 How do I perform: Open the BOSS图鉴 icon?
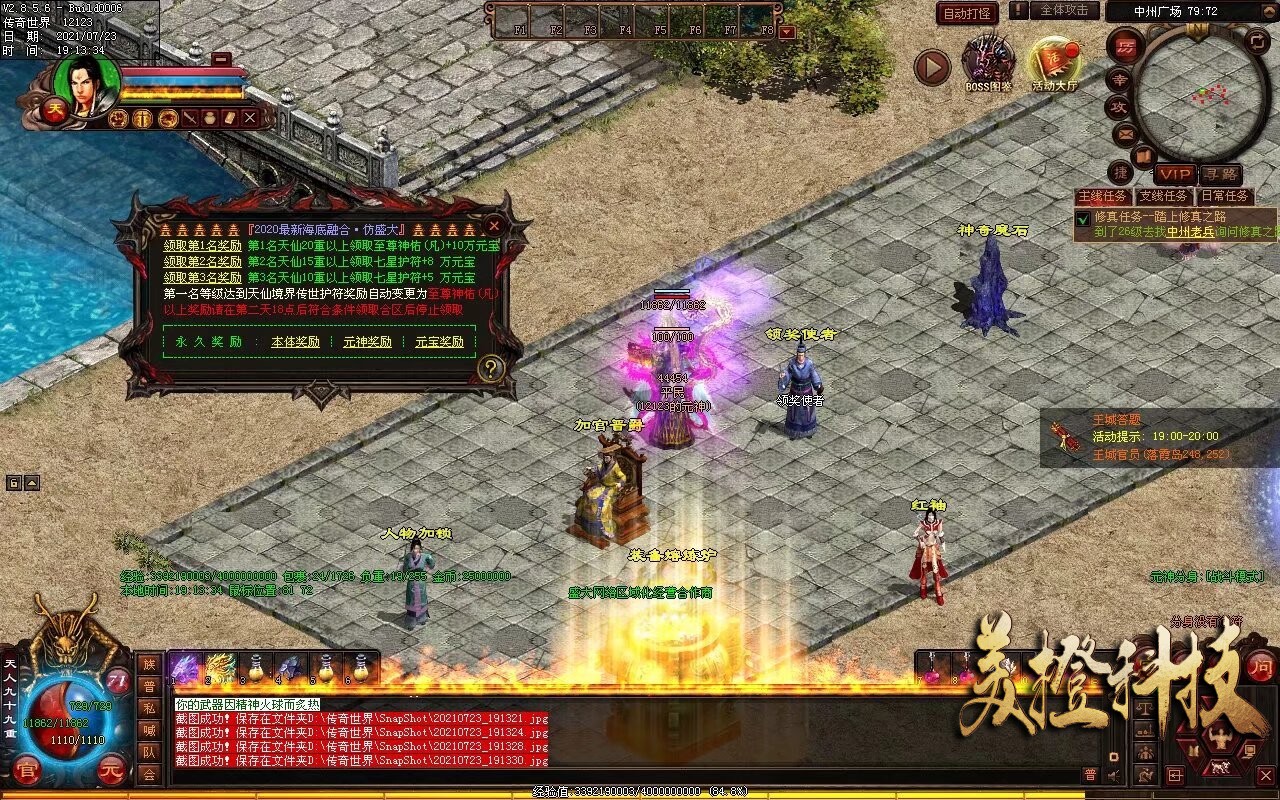[988, 62]
